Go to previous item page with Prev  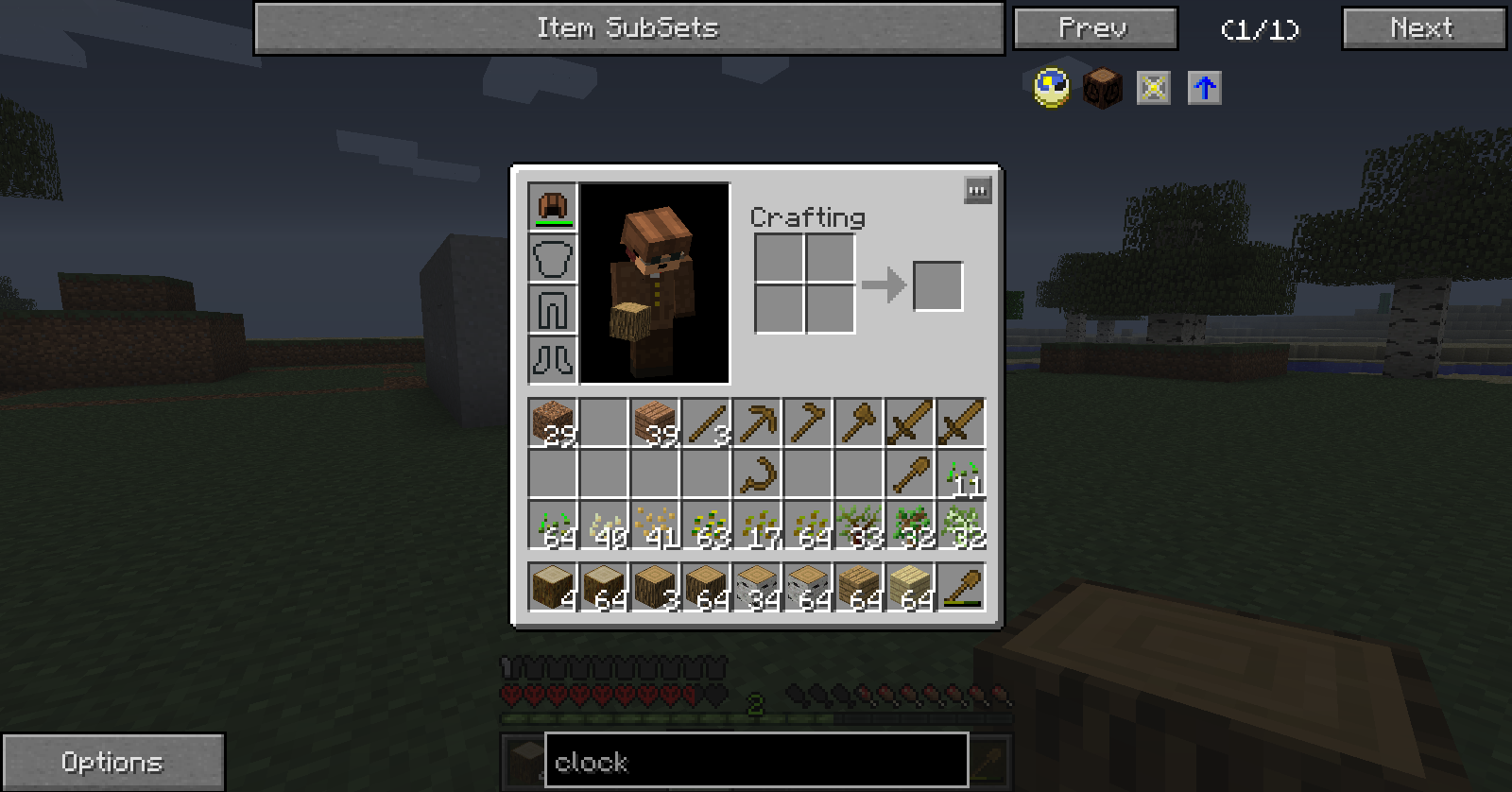(x=1094, y=28)
